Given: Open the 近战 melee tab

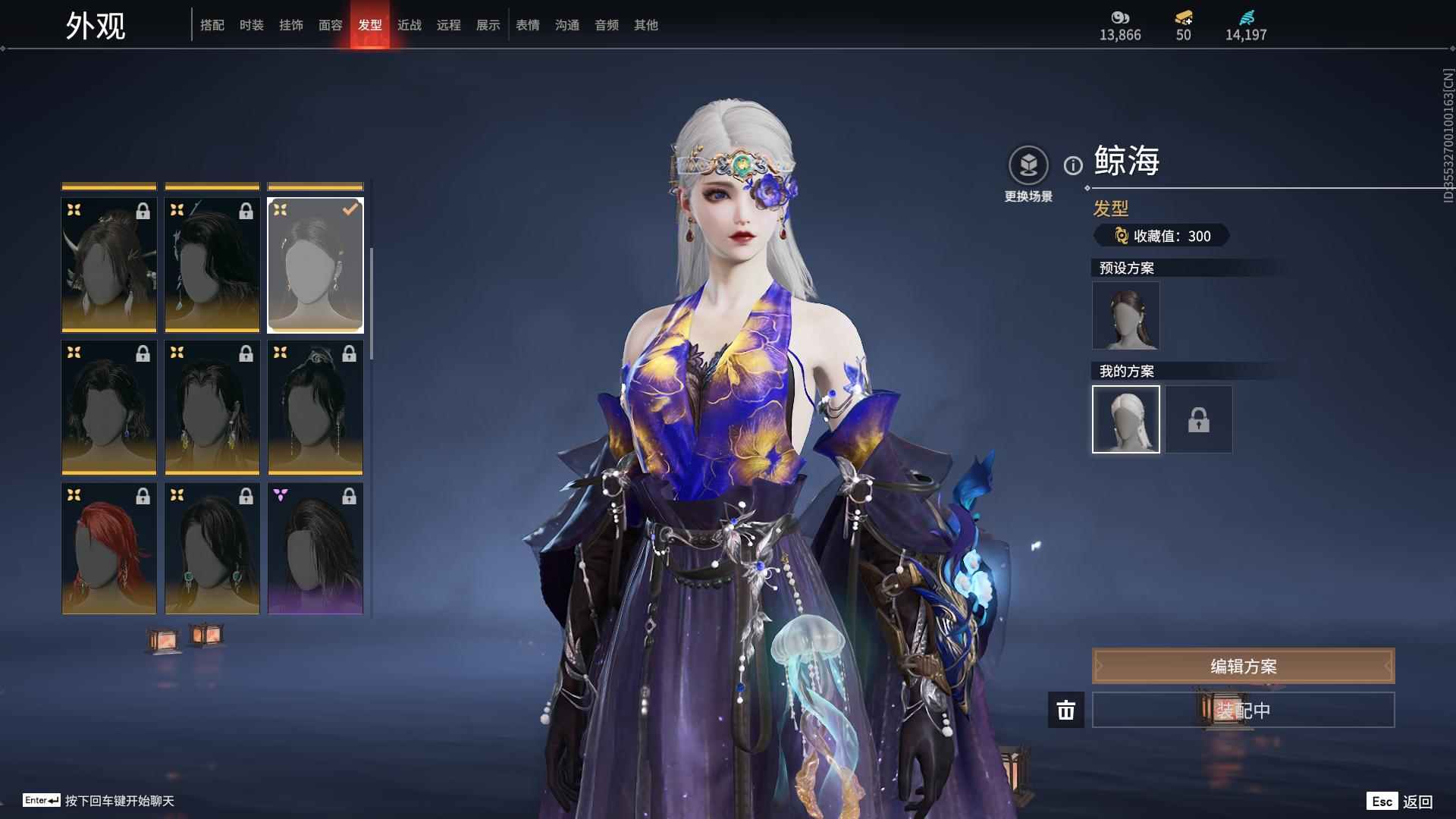Looking at the screenshot, I should click(409, 25).
